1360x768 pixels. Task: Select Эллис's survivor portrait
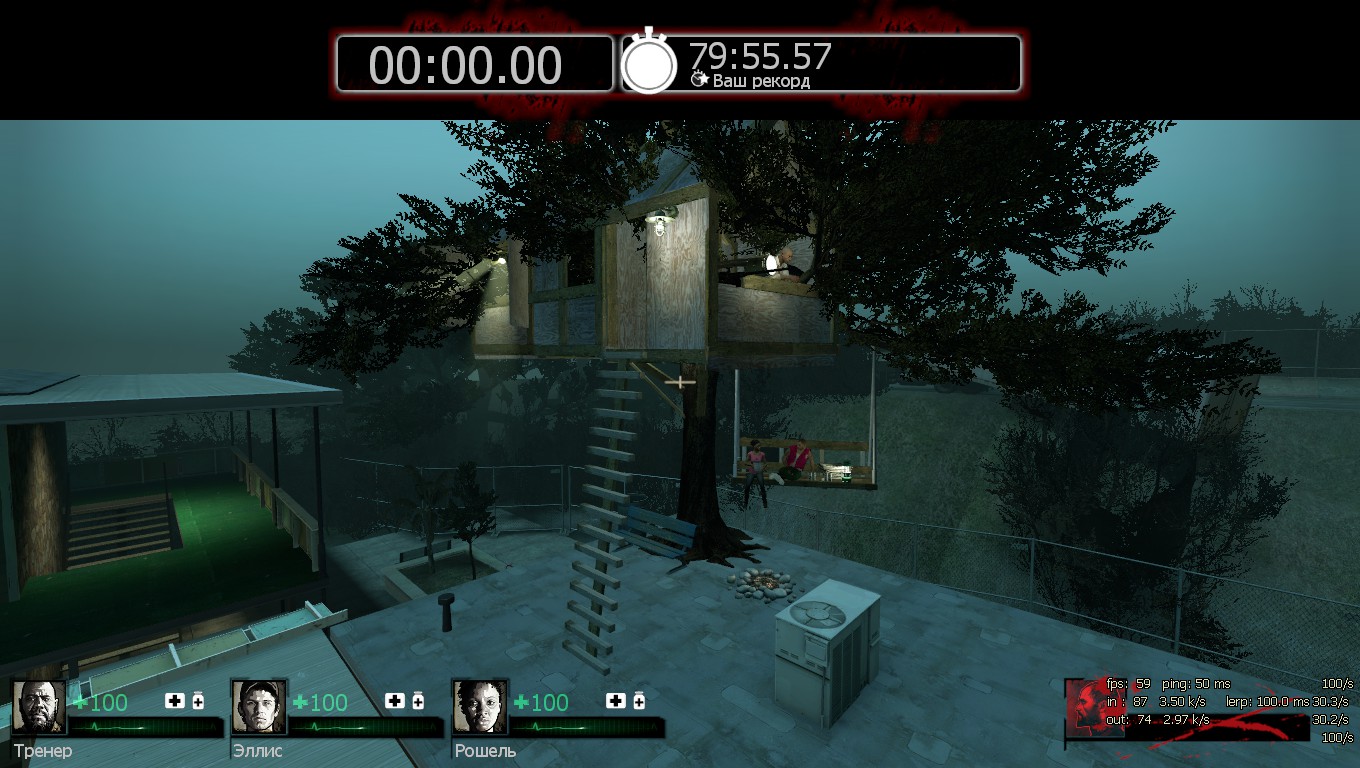[259, 707]
